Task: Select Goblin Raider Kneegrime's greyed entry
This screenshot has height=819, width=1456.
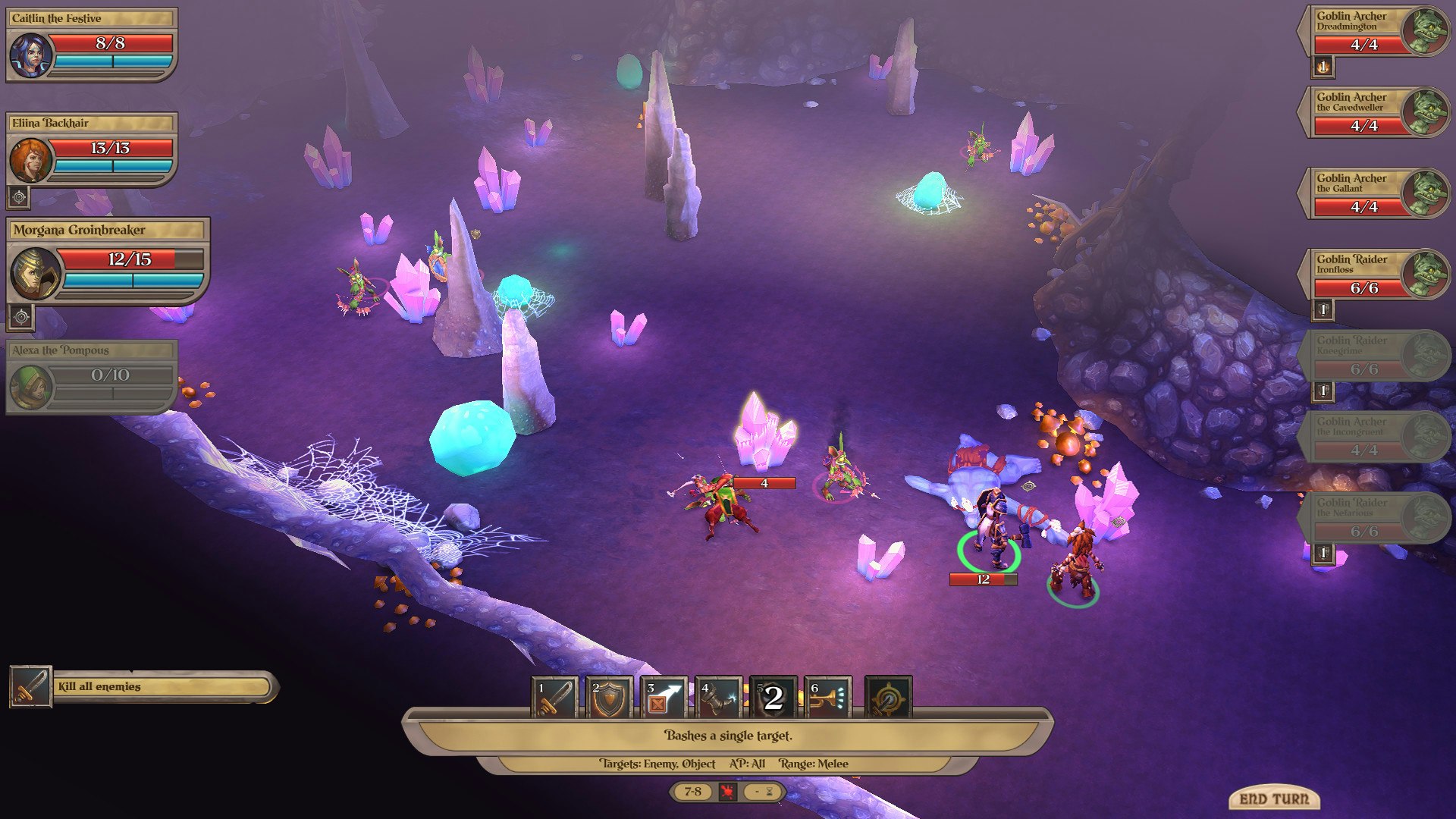Action: tap(1374, 356)
